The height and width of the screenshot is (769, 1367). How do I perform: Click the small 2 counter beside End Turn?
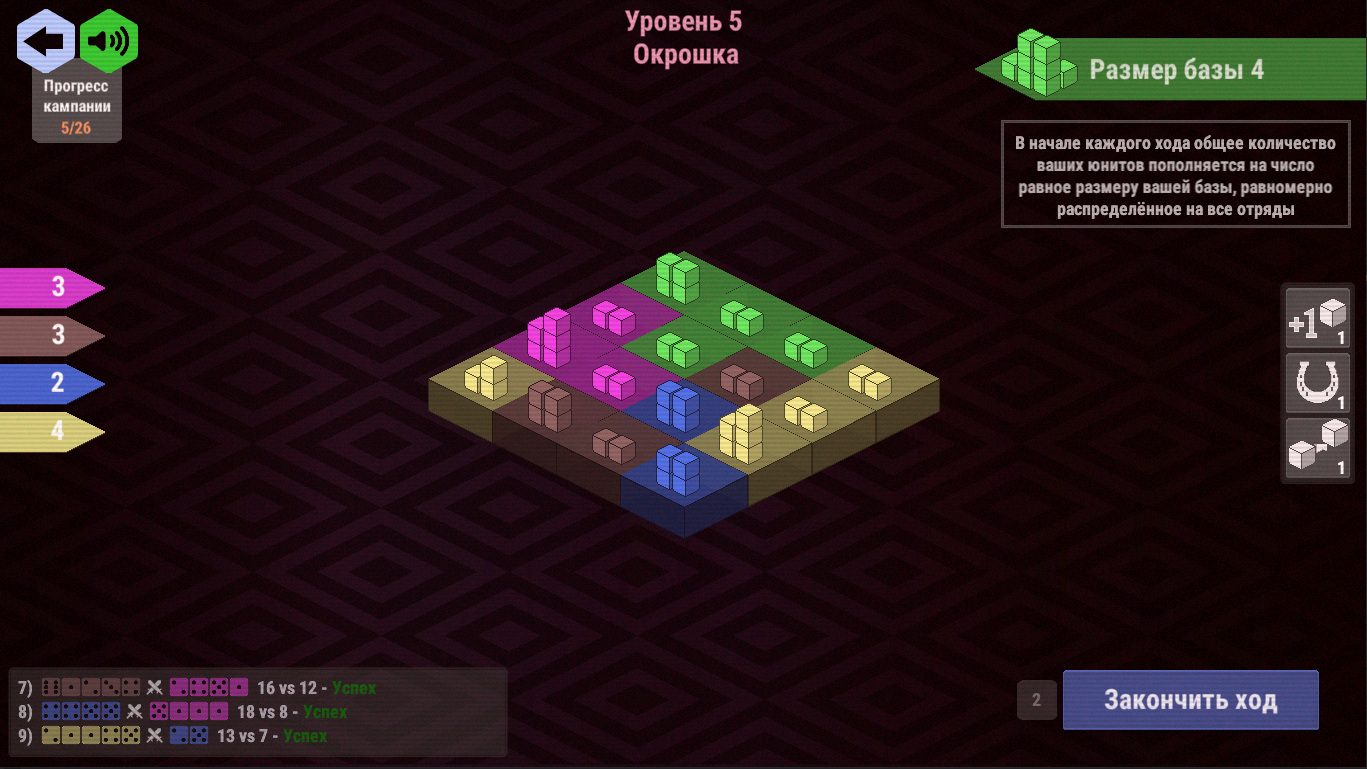tap(1035, 700)
